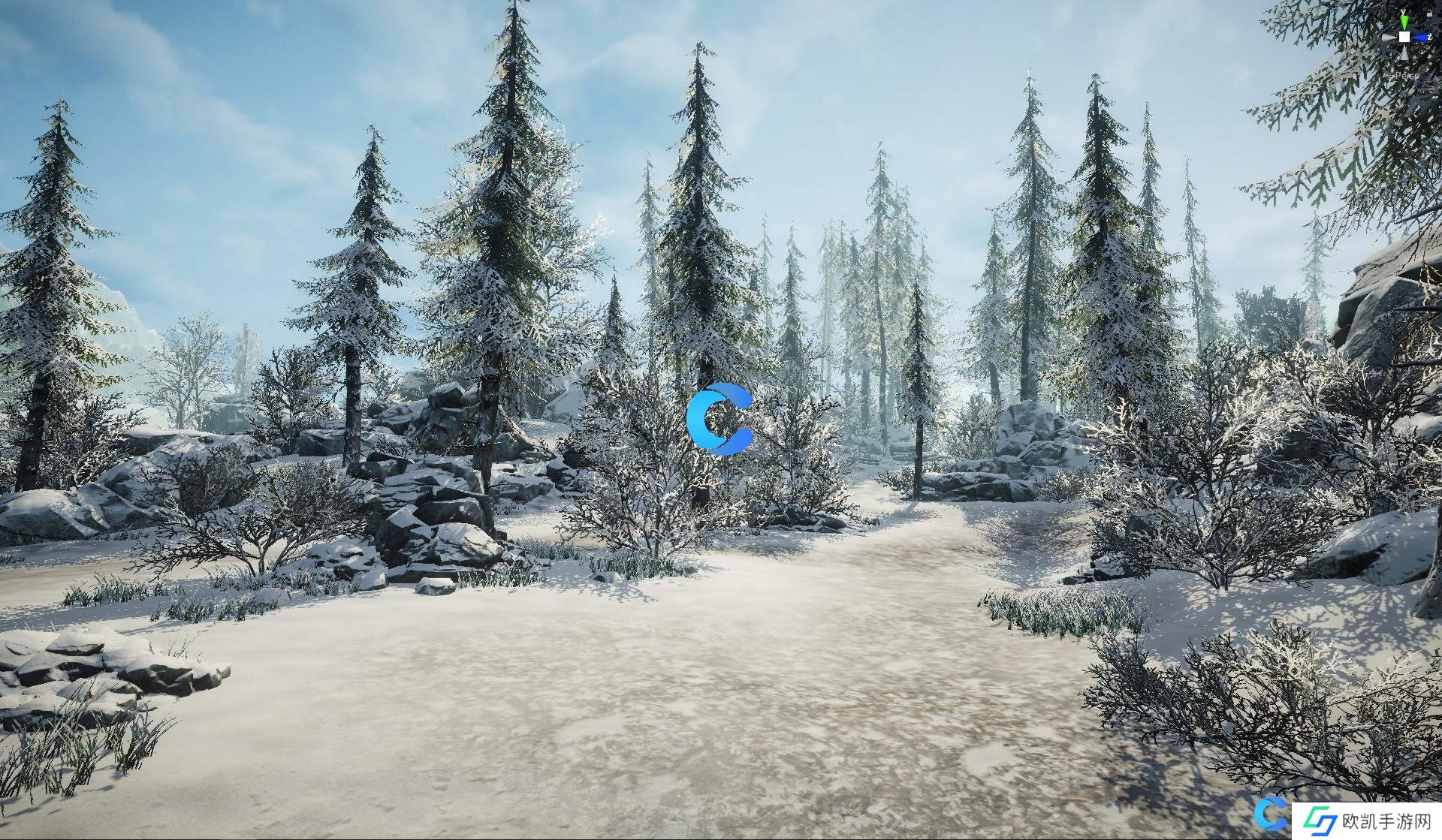Viewport: 1442px width, 840px height.
Task: Click the blue Z axis cone on the gizmo
Action: point(1420,37)
